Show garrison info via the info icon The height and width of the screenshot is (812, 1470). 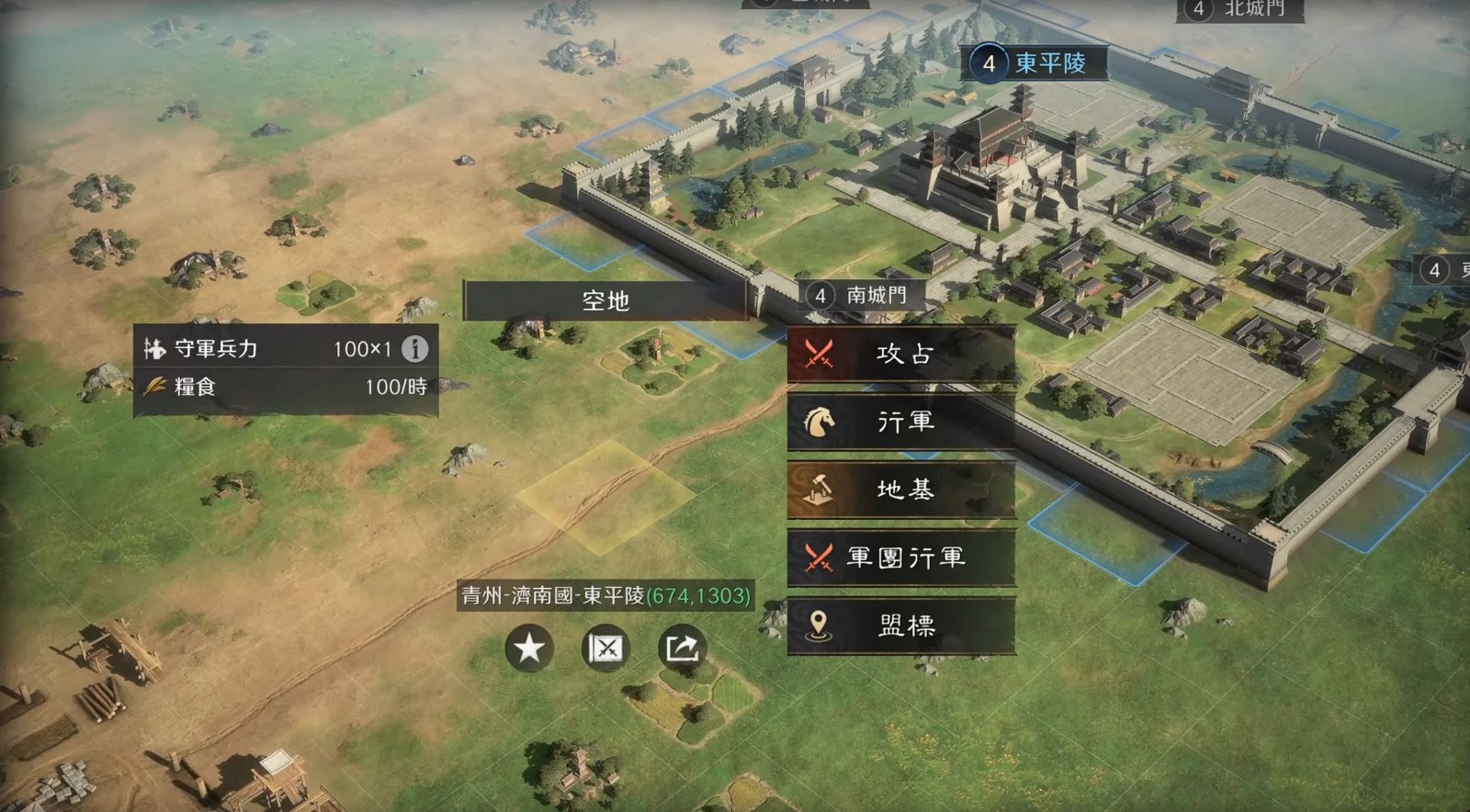[415, 349]
